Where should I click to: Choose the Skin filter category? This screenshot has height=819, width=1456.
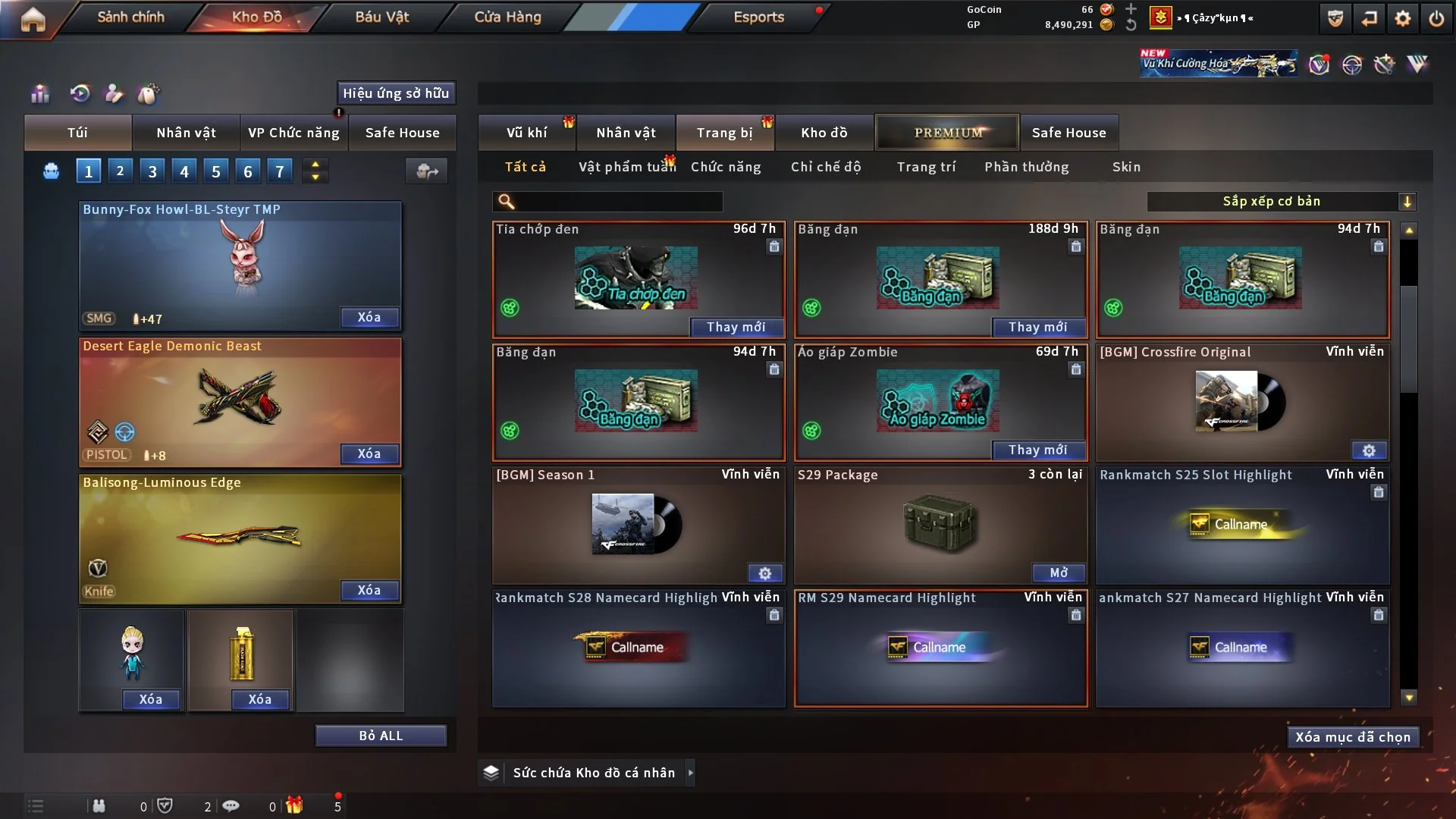tap(1126, 167)
